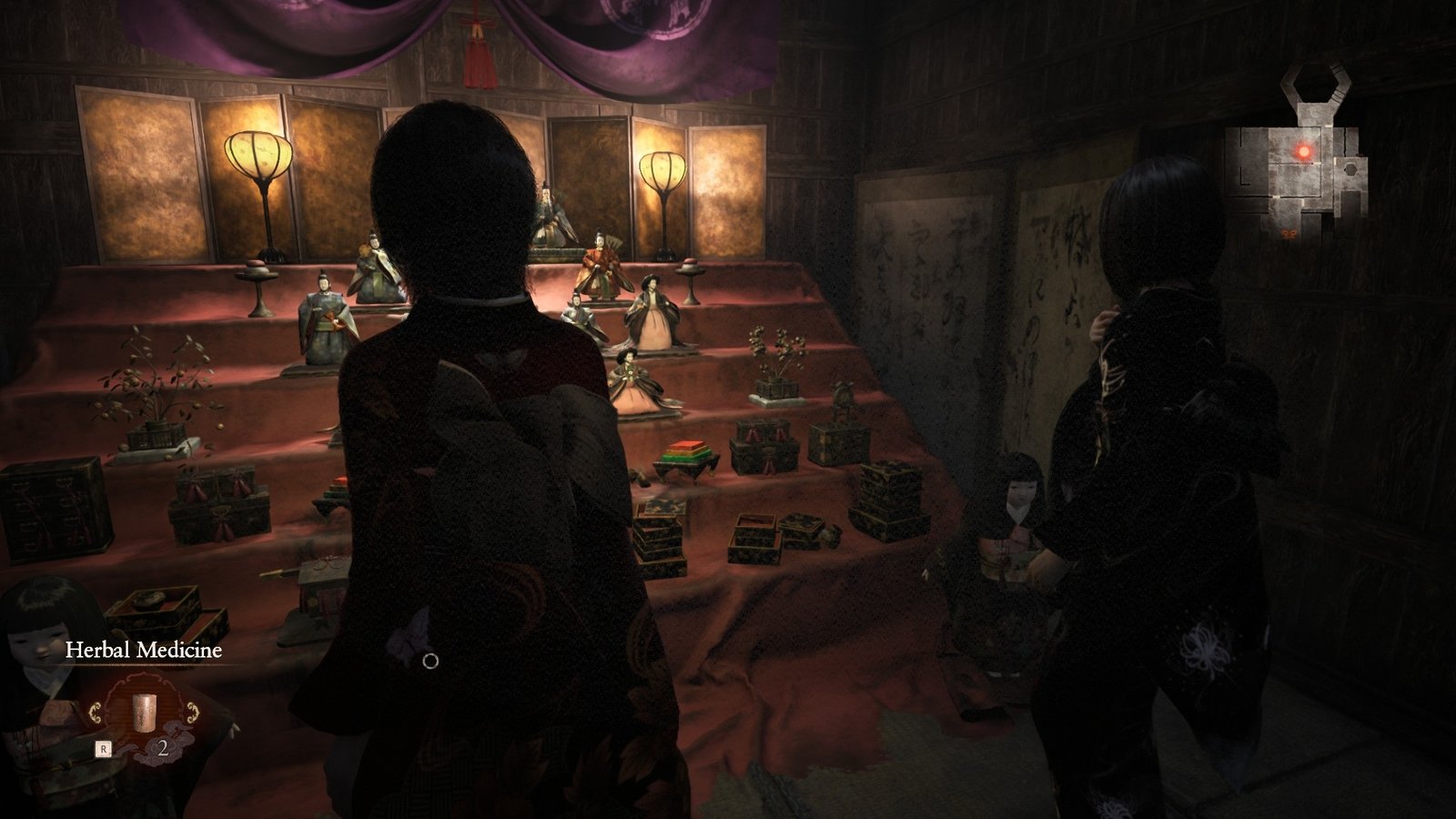Screen dimensions: 1456x819
Task: Click the Herbal Medicine item icon
Action: click(x=144, y=714)
